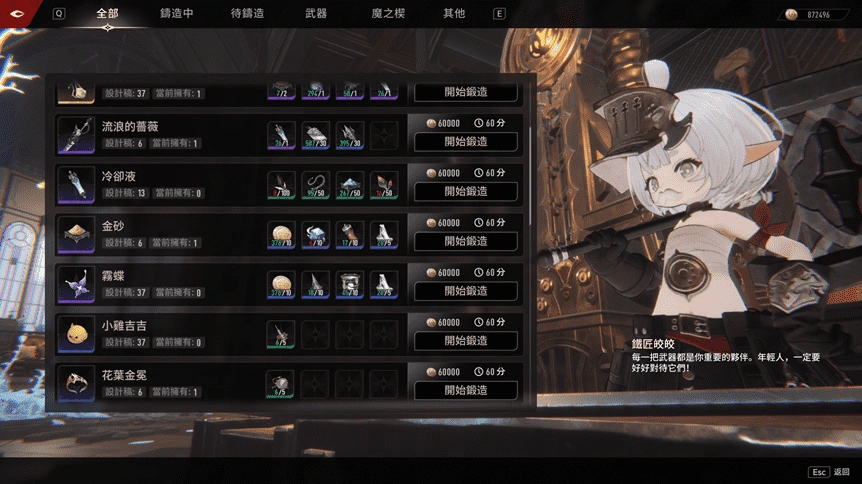Screen dimensions: 862x484
Task: Choose the 冷卻液 recipe icon
Action: coord(76,184)
